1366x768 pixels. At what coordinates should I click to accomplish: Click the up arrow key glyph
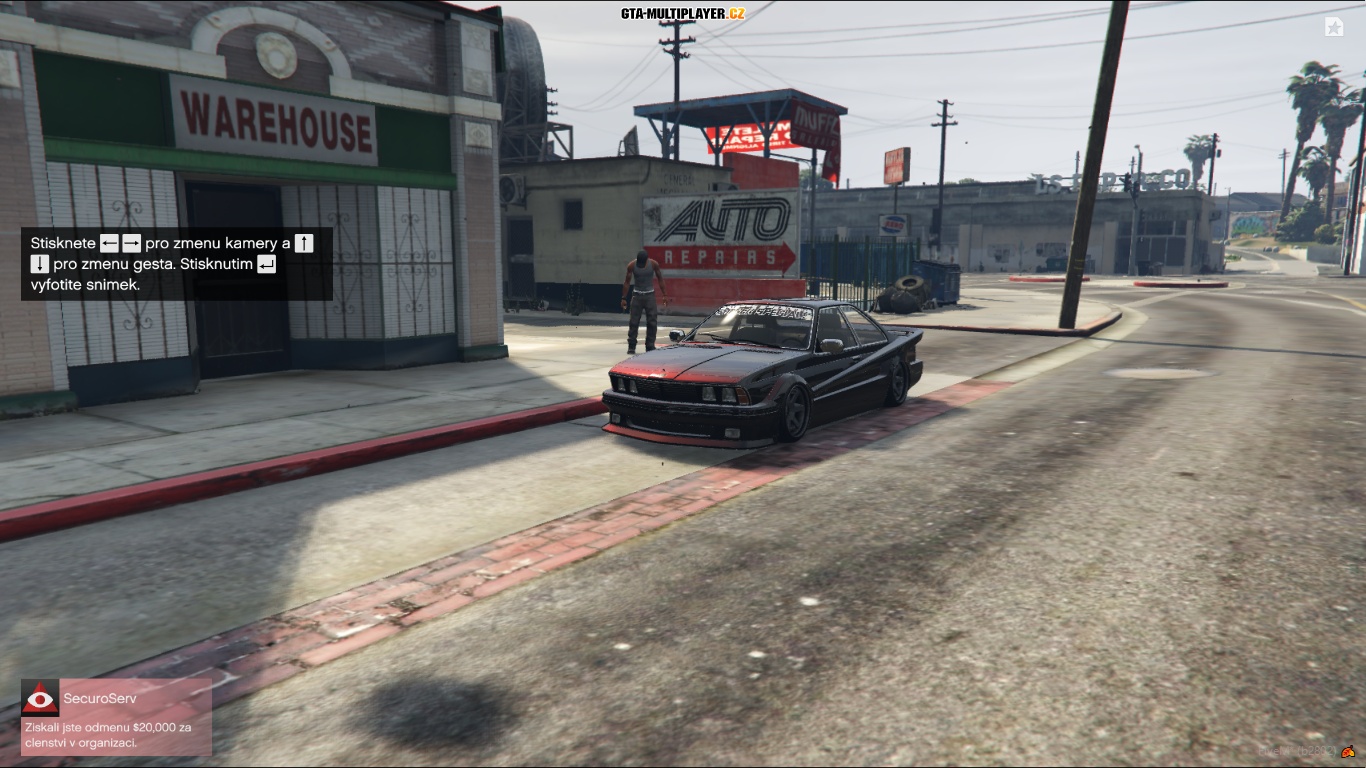[x=303, y=244]
